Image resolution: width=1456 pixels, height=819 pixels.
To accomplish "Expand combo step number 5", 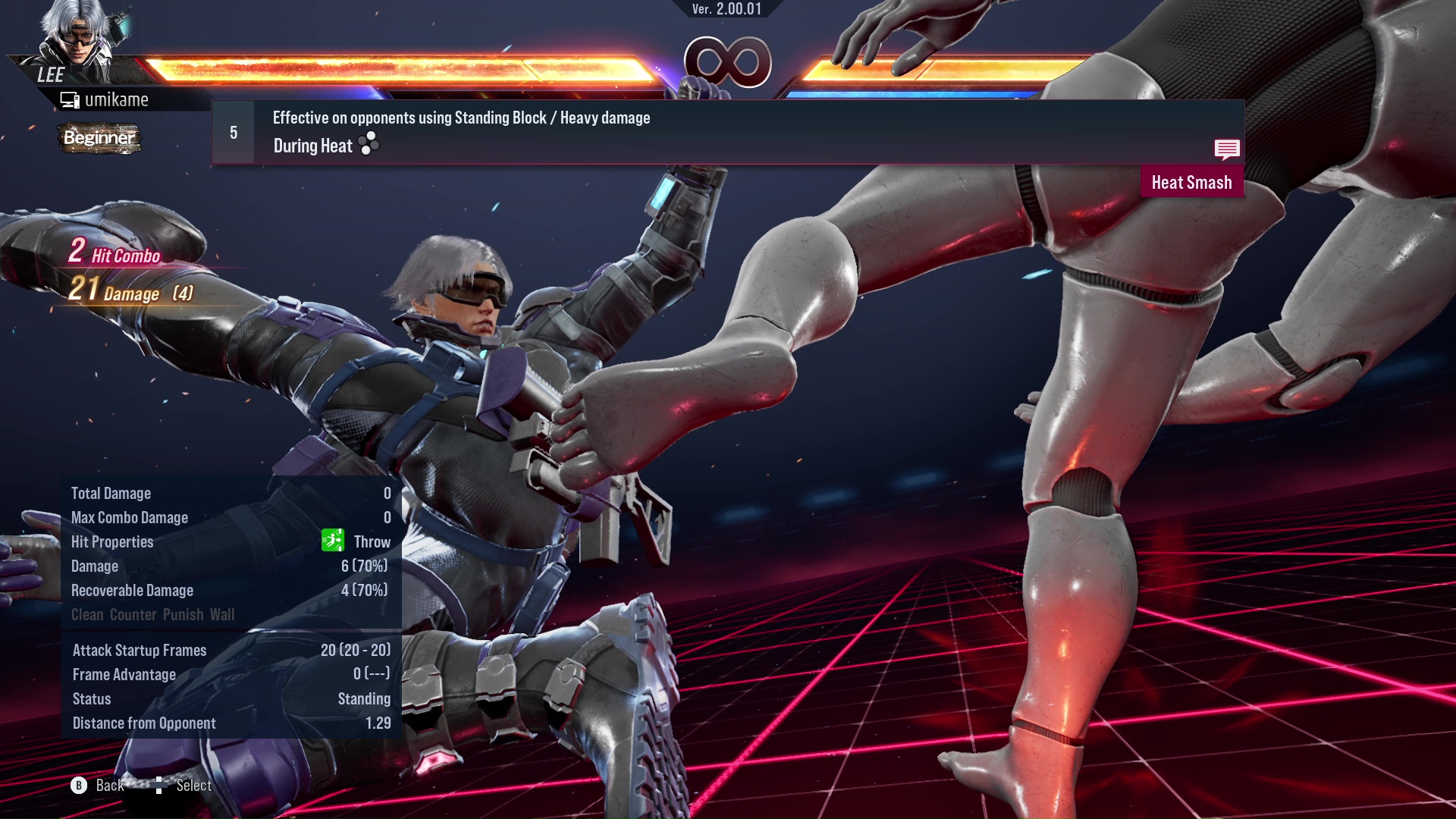I will click(232, 131).
